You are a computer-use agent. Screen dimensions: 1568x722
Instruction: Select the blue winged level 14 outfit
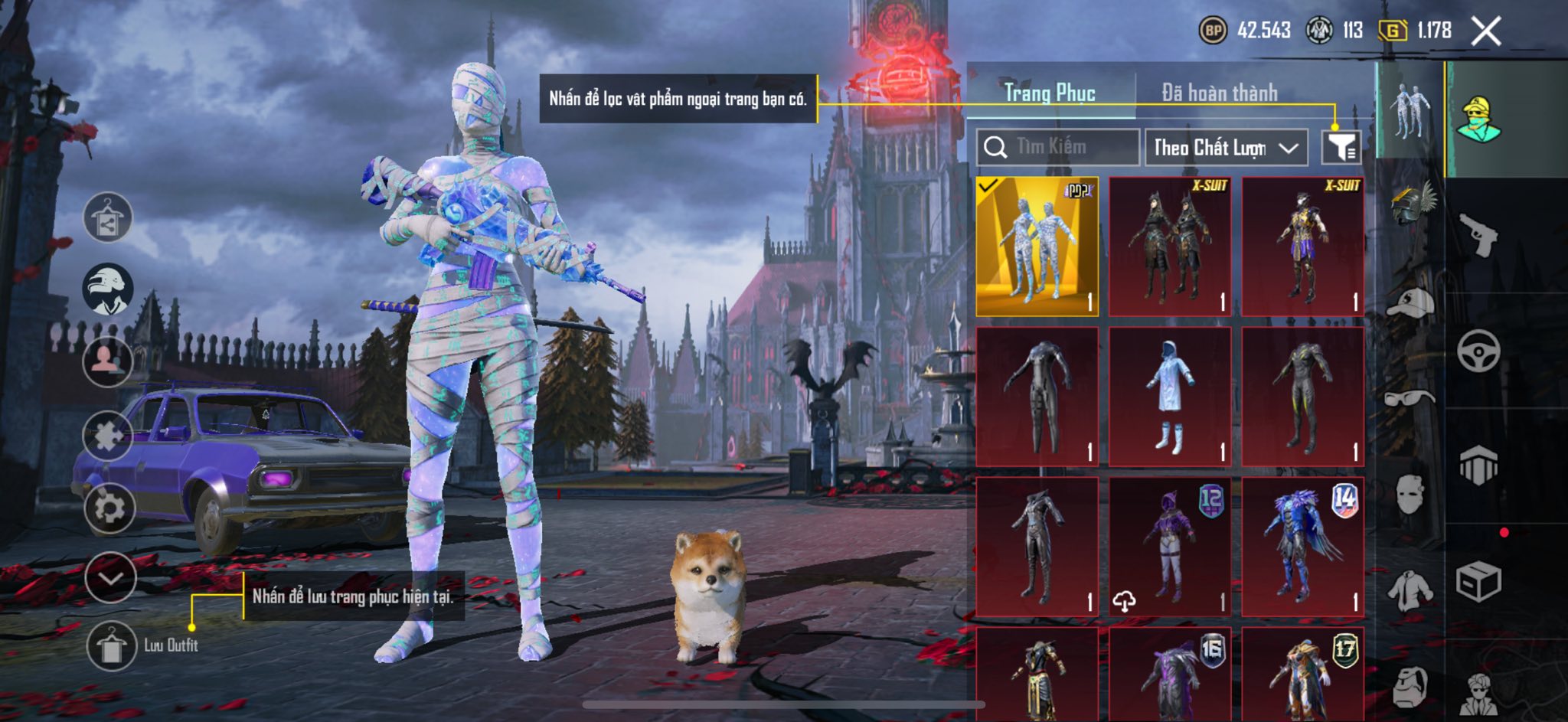point(1302,546)
